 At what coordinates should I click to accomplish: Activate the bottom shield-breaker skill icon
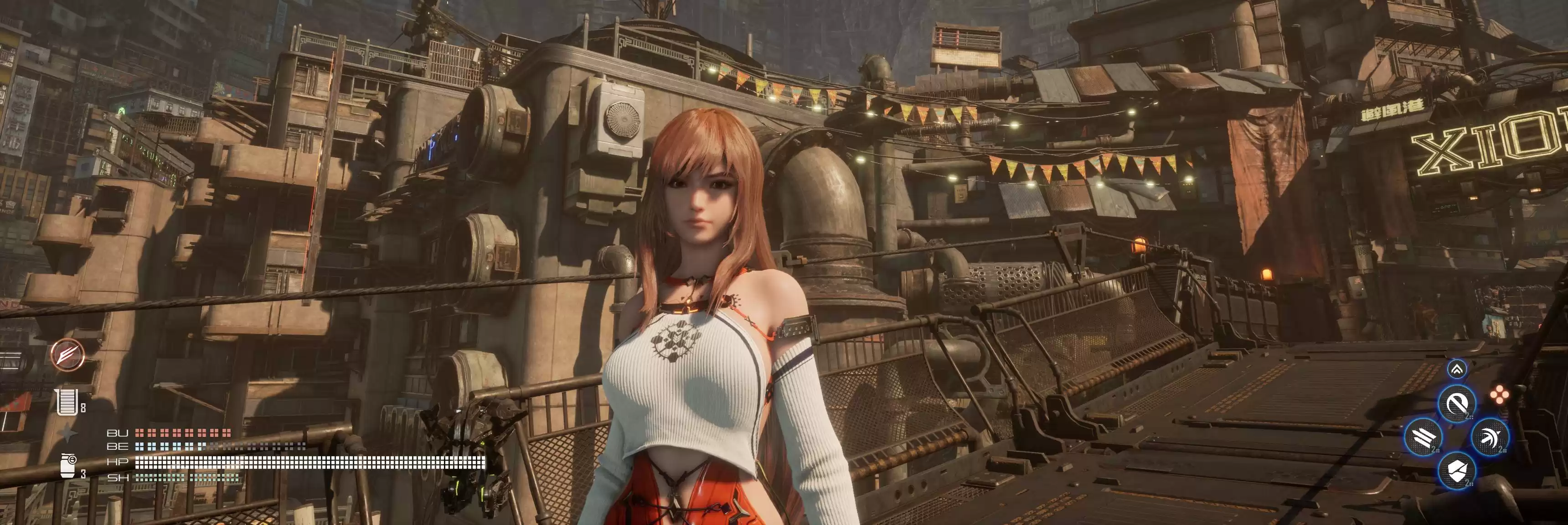click(1457, 470)
